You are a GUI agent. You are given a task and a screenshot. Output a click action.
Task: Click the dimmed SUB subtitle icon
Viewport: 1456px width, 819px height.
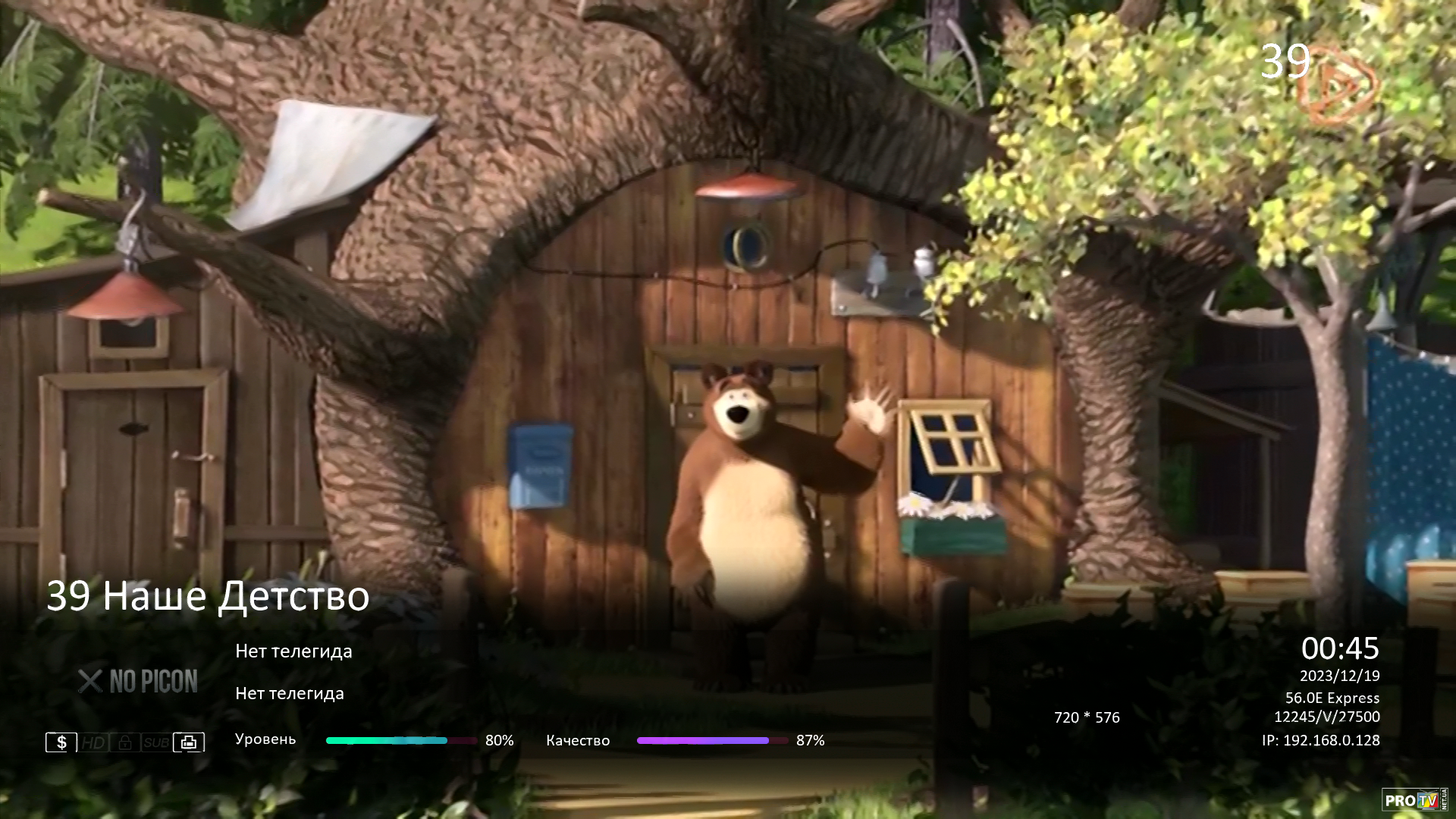pyautogui.click(x=156, y=742)
